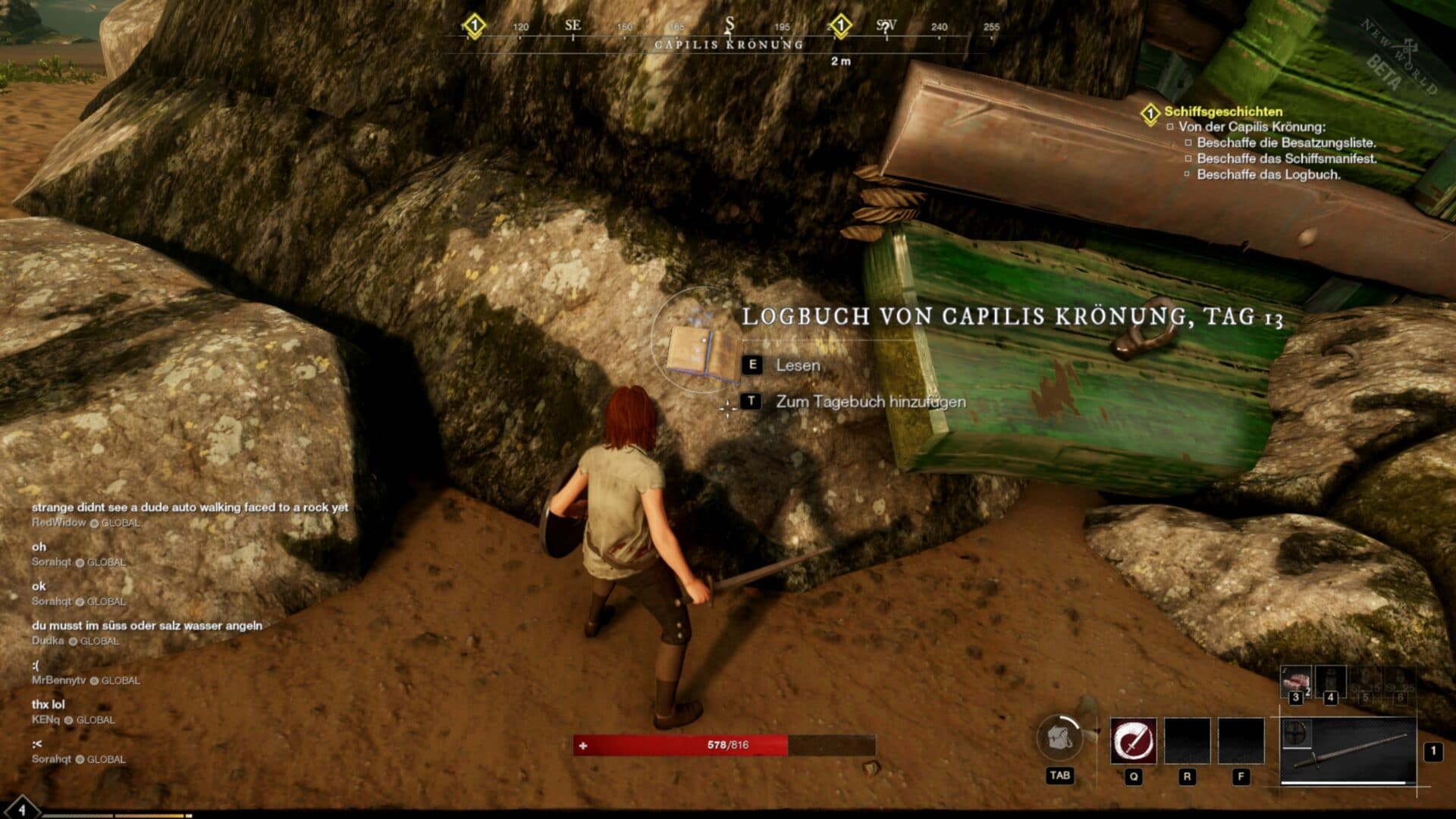The image size is (1456, 819).
Task: Choose Zum Tagebuch hinzufügen option
Action: tap(870, 402)
